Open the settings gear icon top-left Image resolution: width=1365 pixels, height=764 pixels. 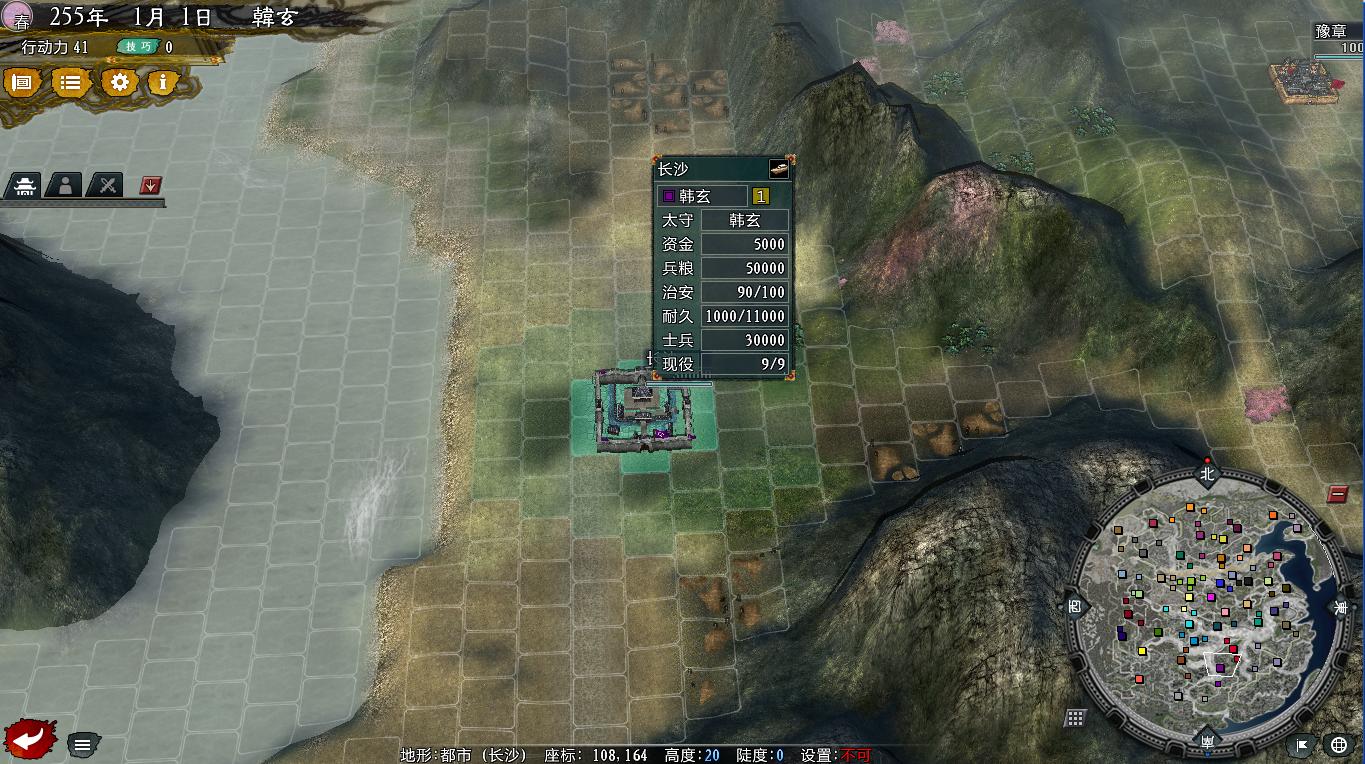pos(119,83)
